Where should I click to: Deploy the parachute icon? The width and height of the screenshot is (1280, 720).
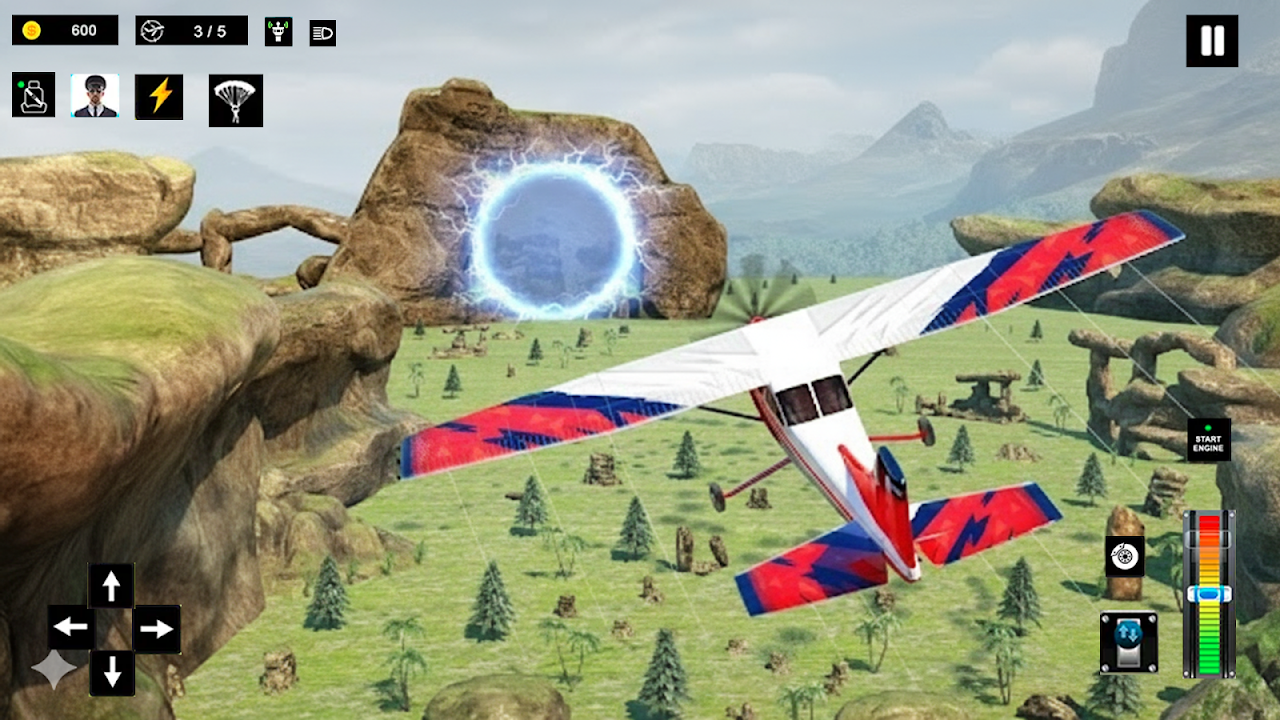236,100
